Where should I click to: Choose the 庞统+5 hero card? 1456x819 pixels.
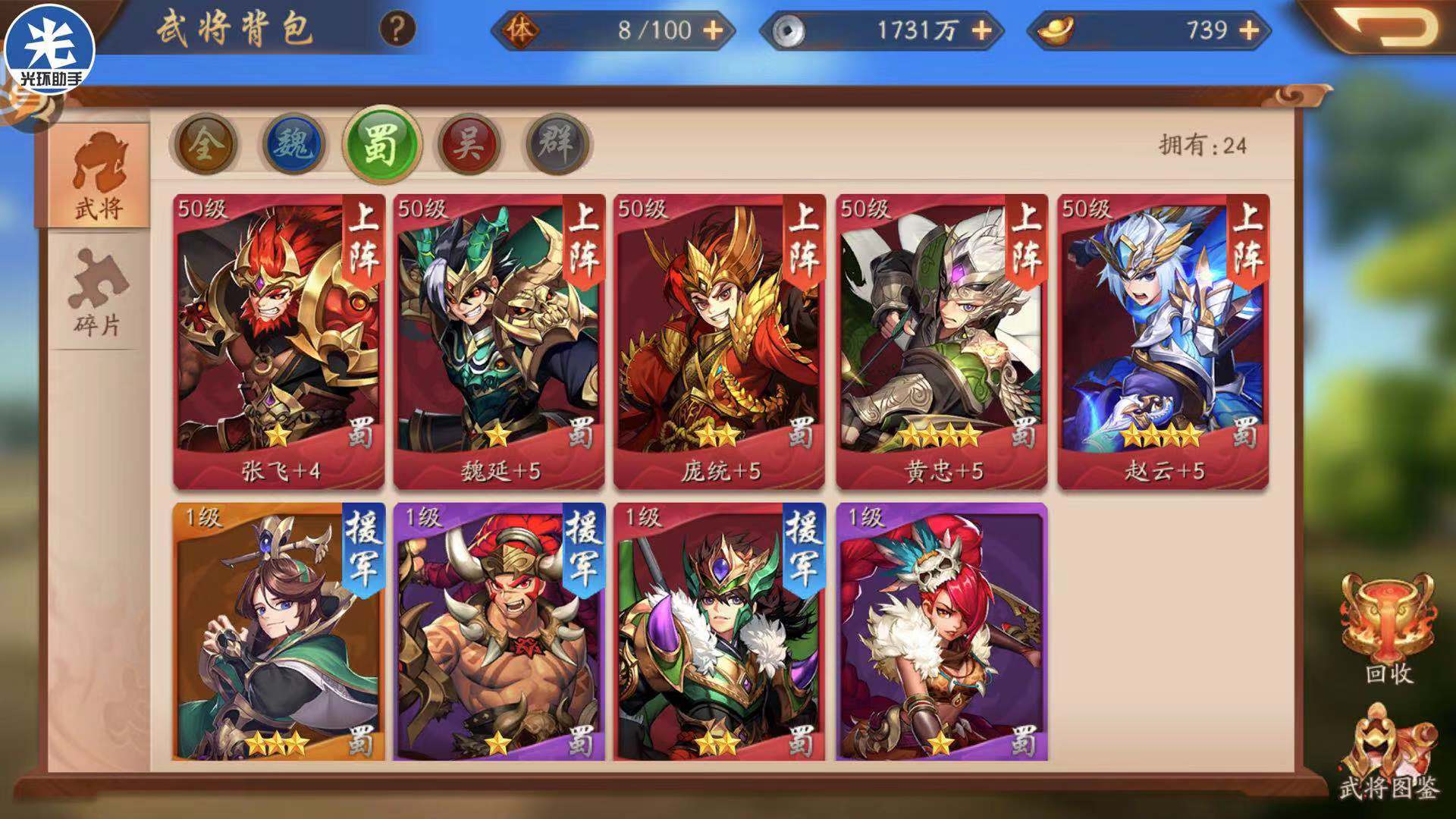coord(719,341)
